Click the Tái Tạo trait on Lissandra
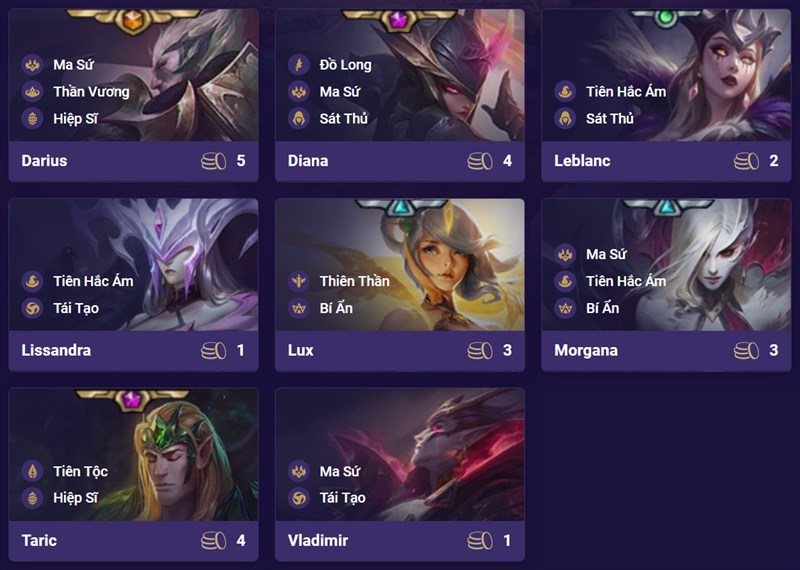 (x=75, y=308)
